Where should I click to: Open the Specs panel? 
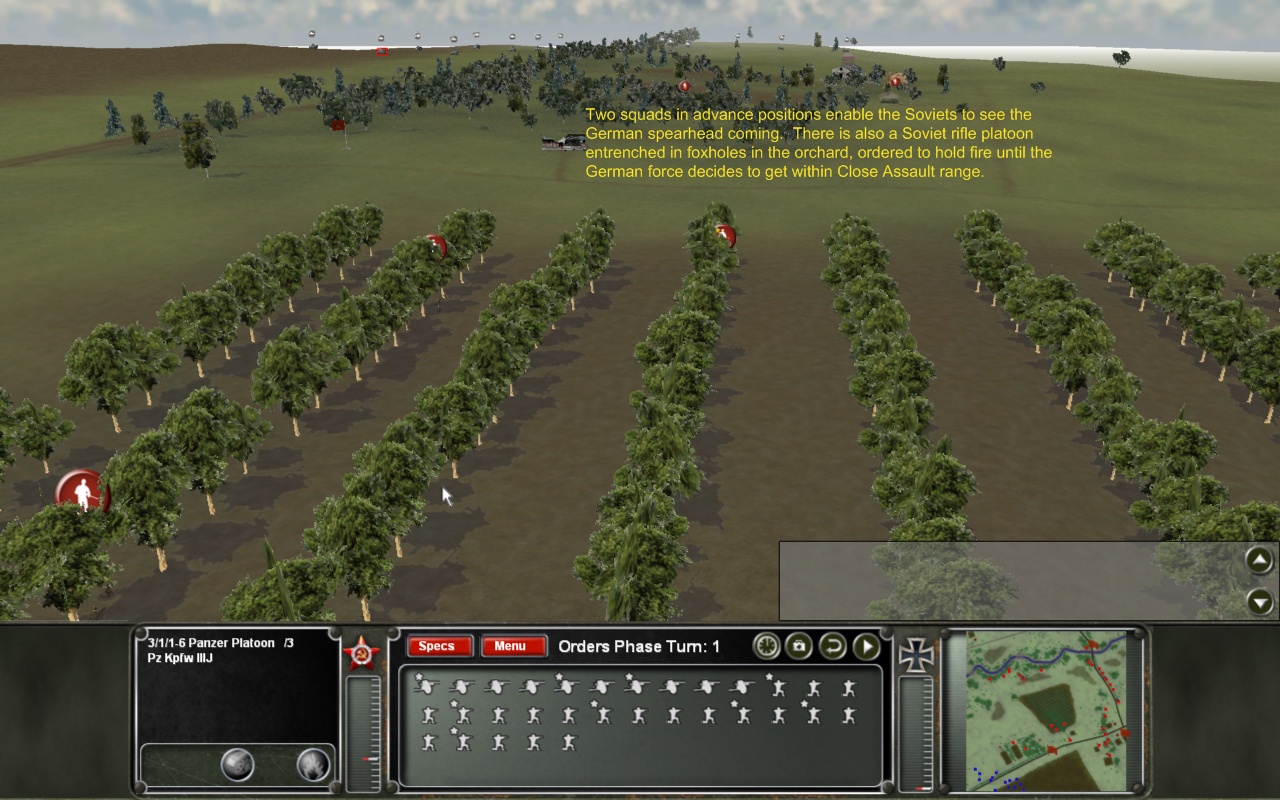(x=436, y=646)
